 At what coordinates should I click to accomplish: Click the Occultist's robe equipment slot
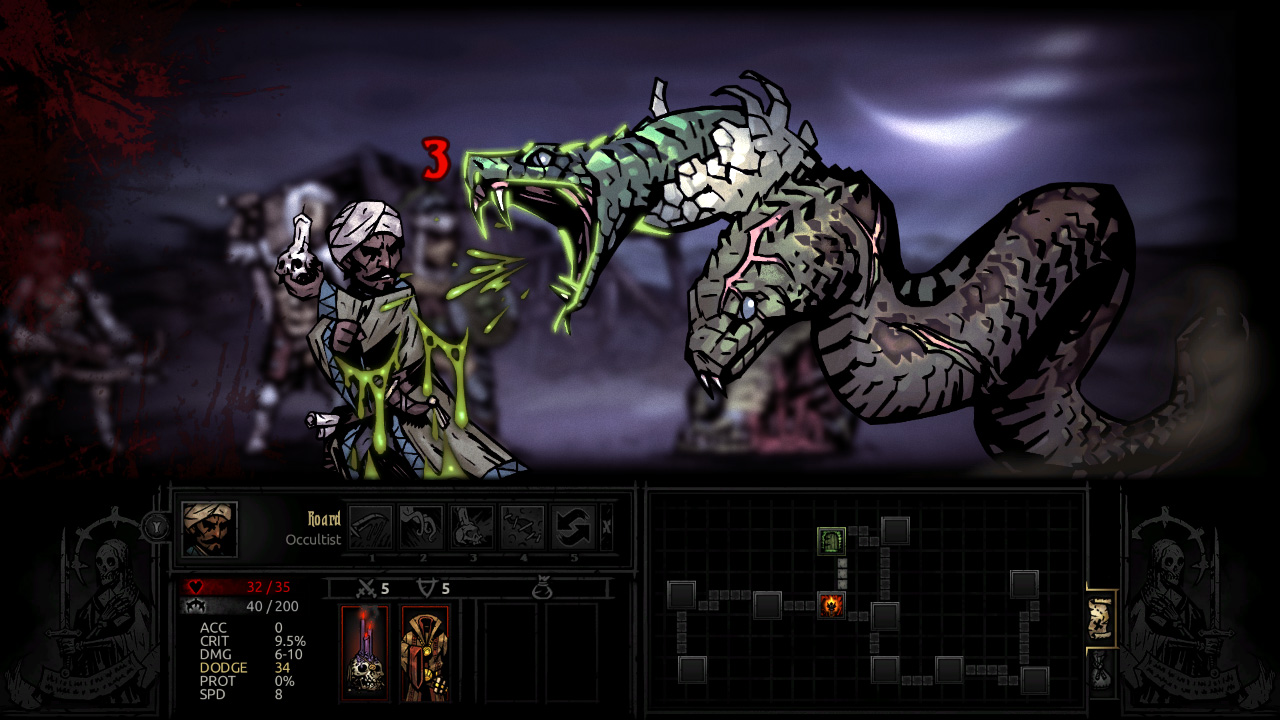click(x=425, y=655)
